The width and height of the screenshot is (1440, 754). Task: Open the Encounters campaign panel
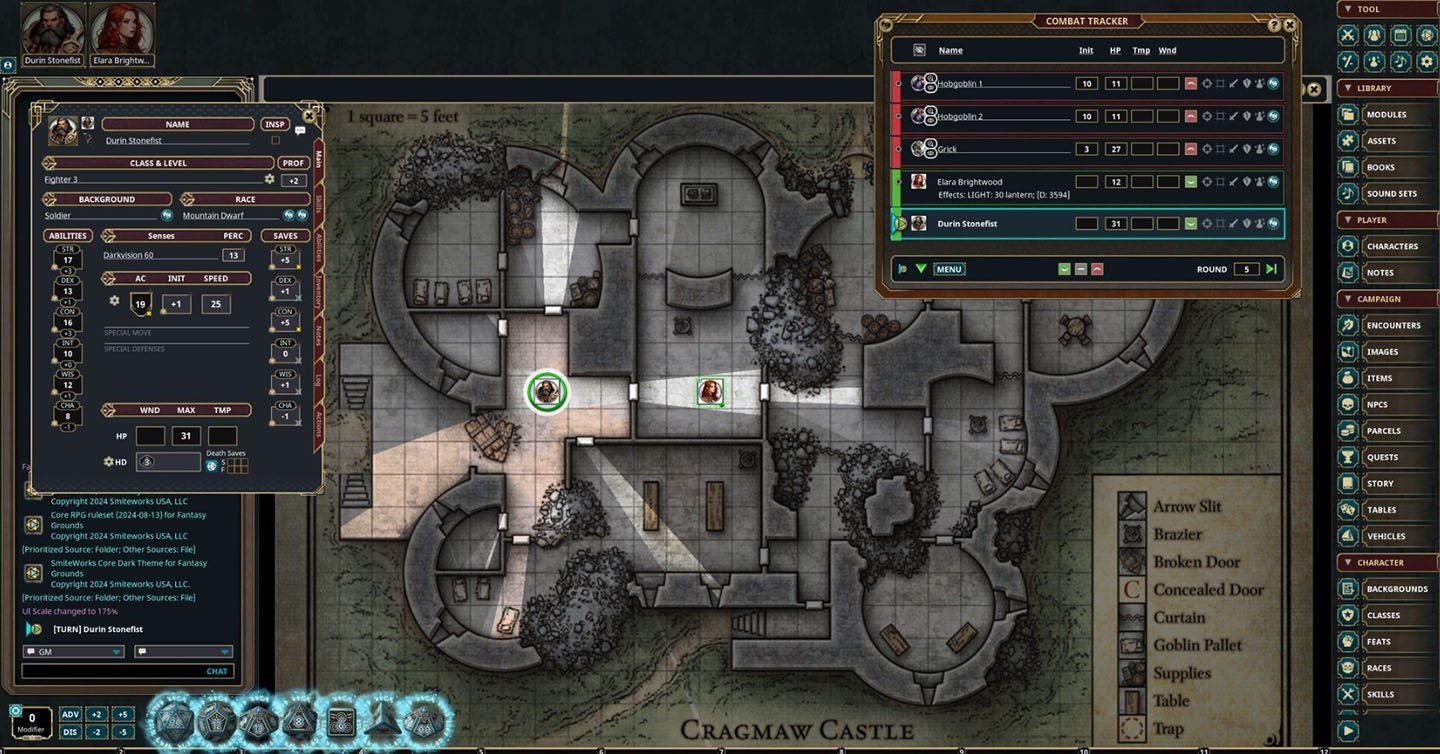coord(1392,325)
